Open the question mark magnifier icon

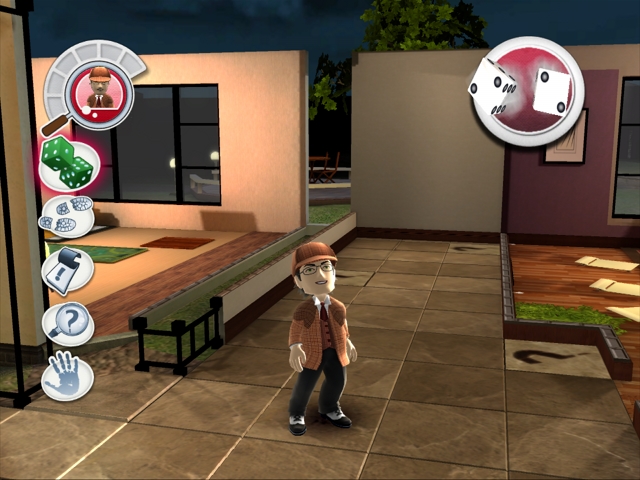(x=69, y=322)
